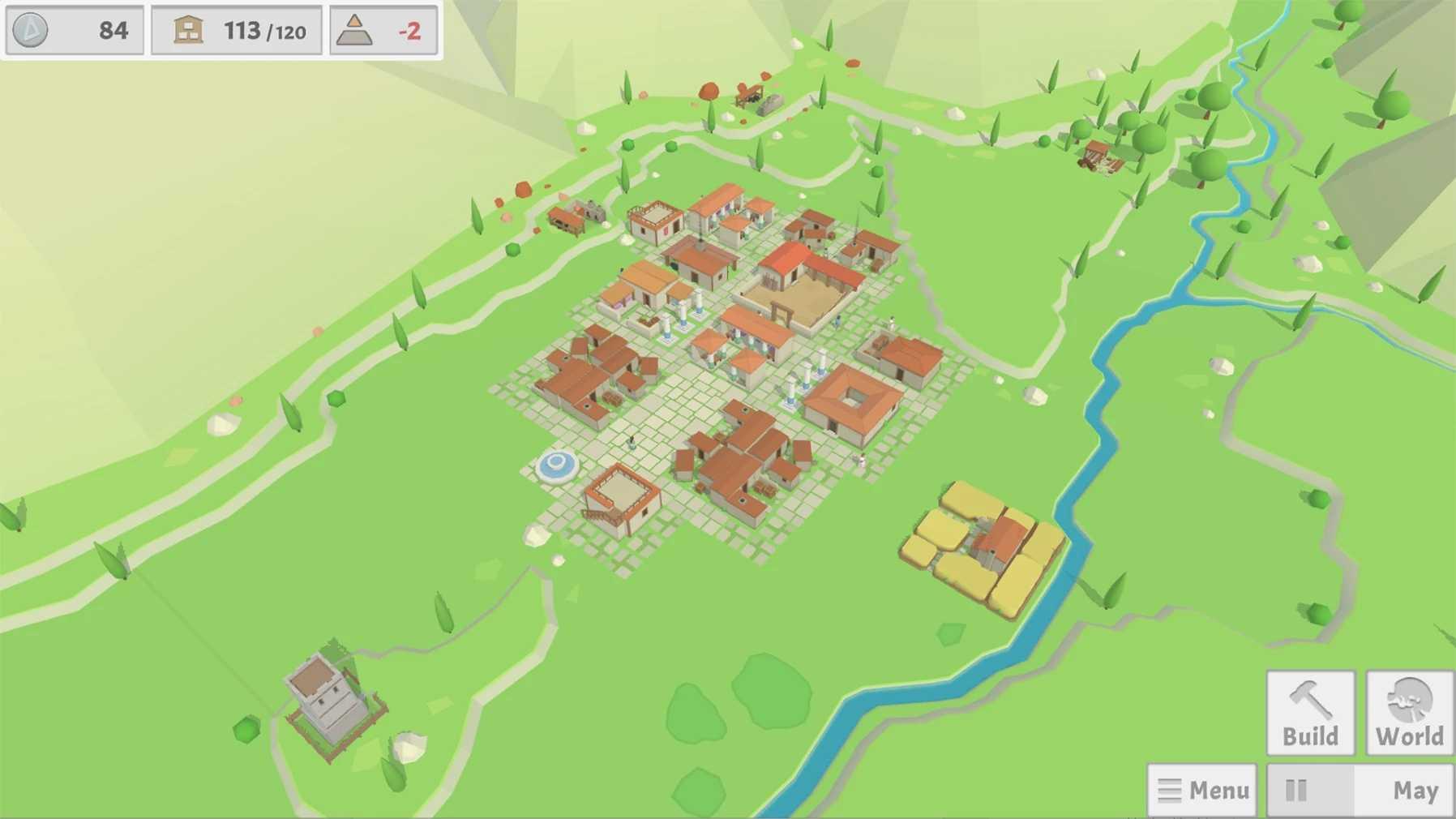The height and width of the screenshot is (819, 1456).
Task: Click the house icon in the population counter
Action: tap(188, 31)
